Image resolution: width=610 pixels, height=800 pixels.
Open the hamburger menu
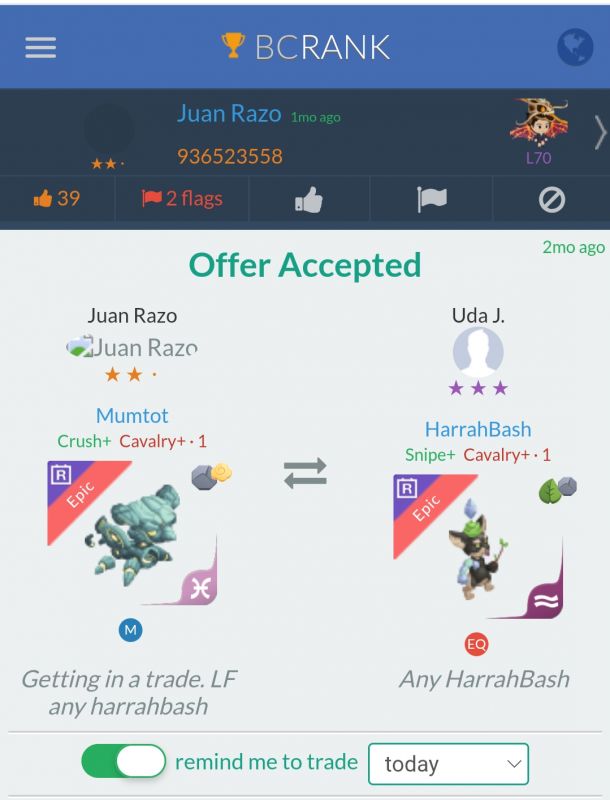(40, 48)
